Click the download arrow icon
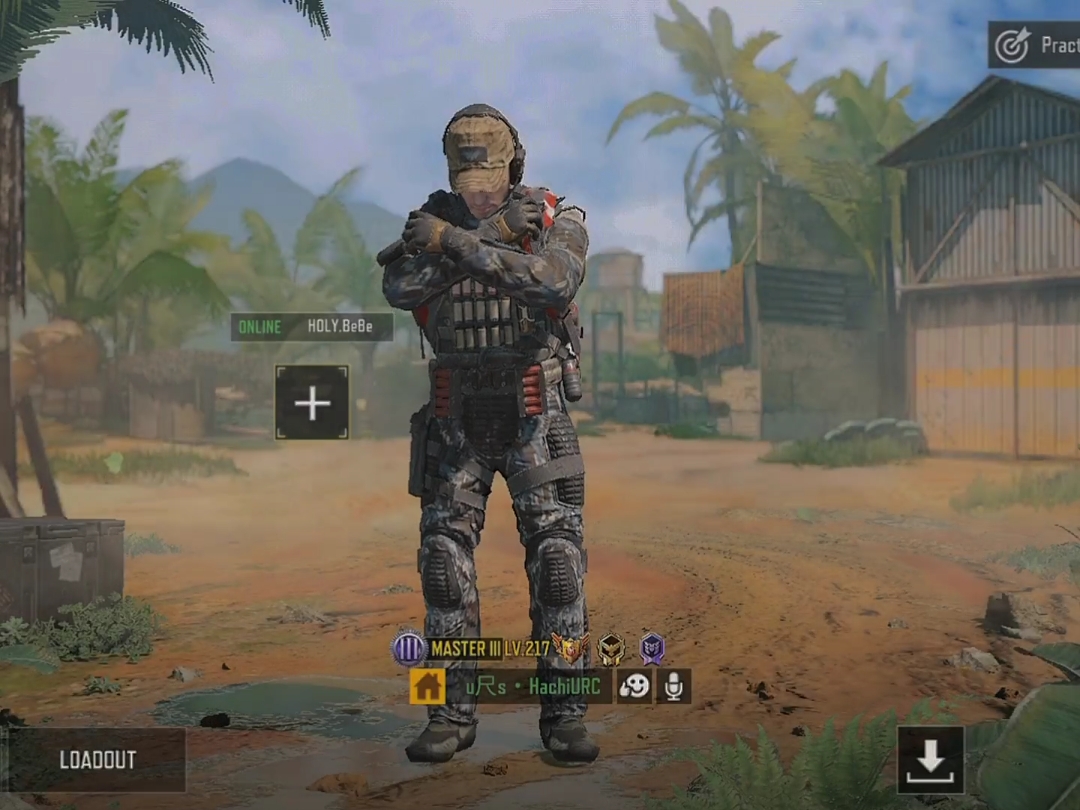 tap(930, 760)
